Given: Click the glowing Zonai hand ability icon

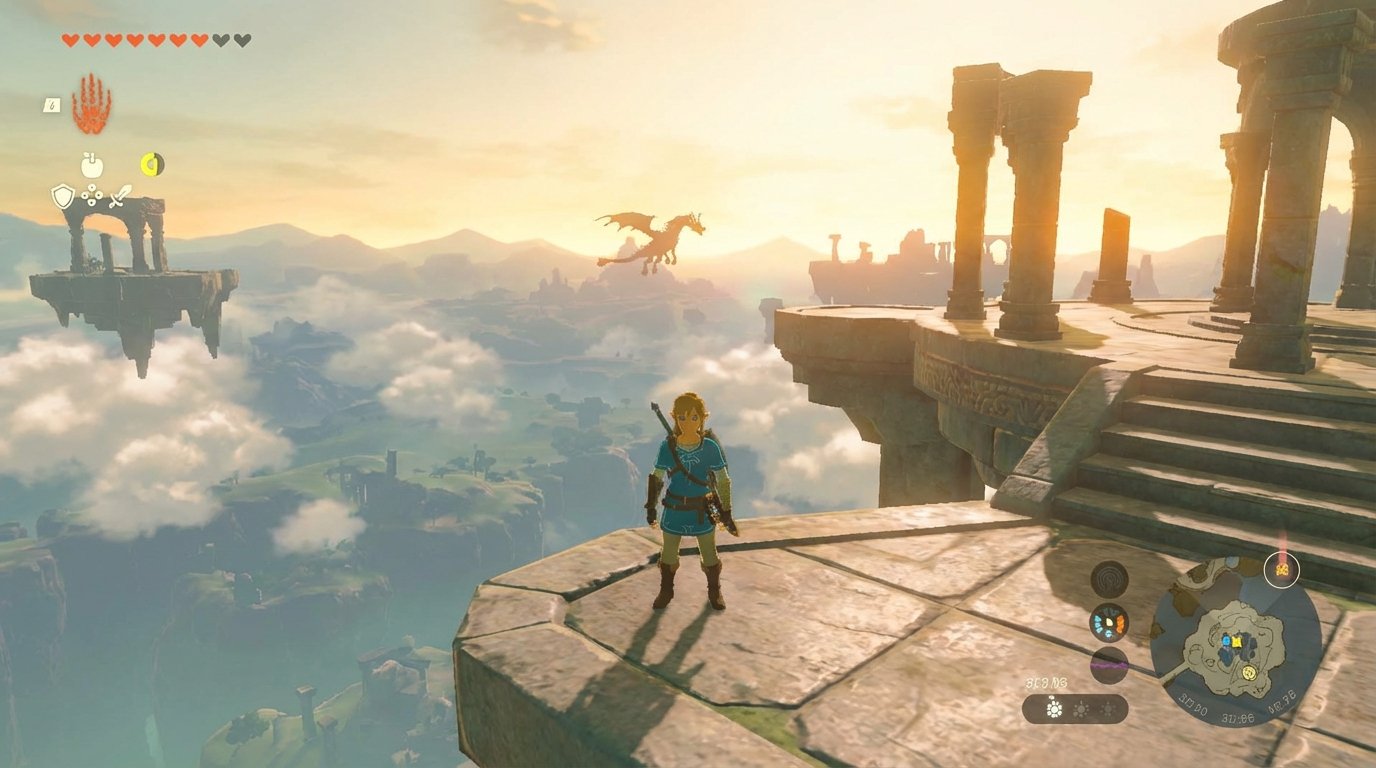Looking at the screenshot, I should (91, 104).
